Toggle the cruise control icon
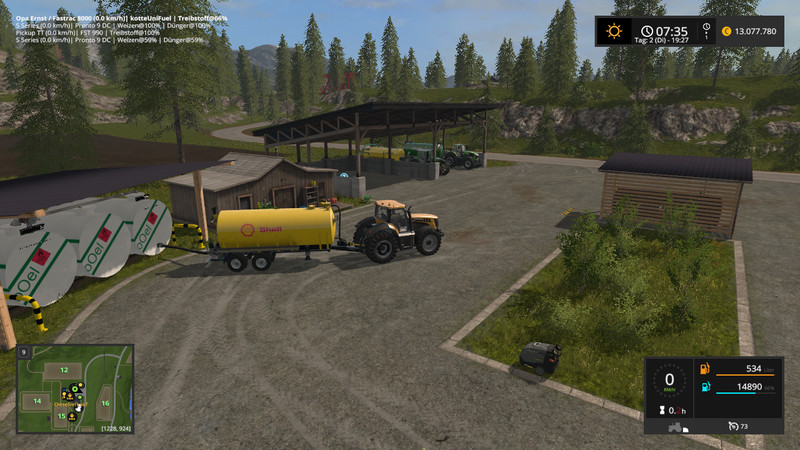 [731, 427]
